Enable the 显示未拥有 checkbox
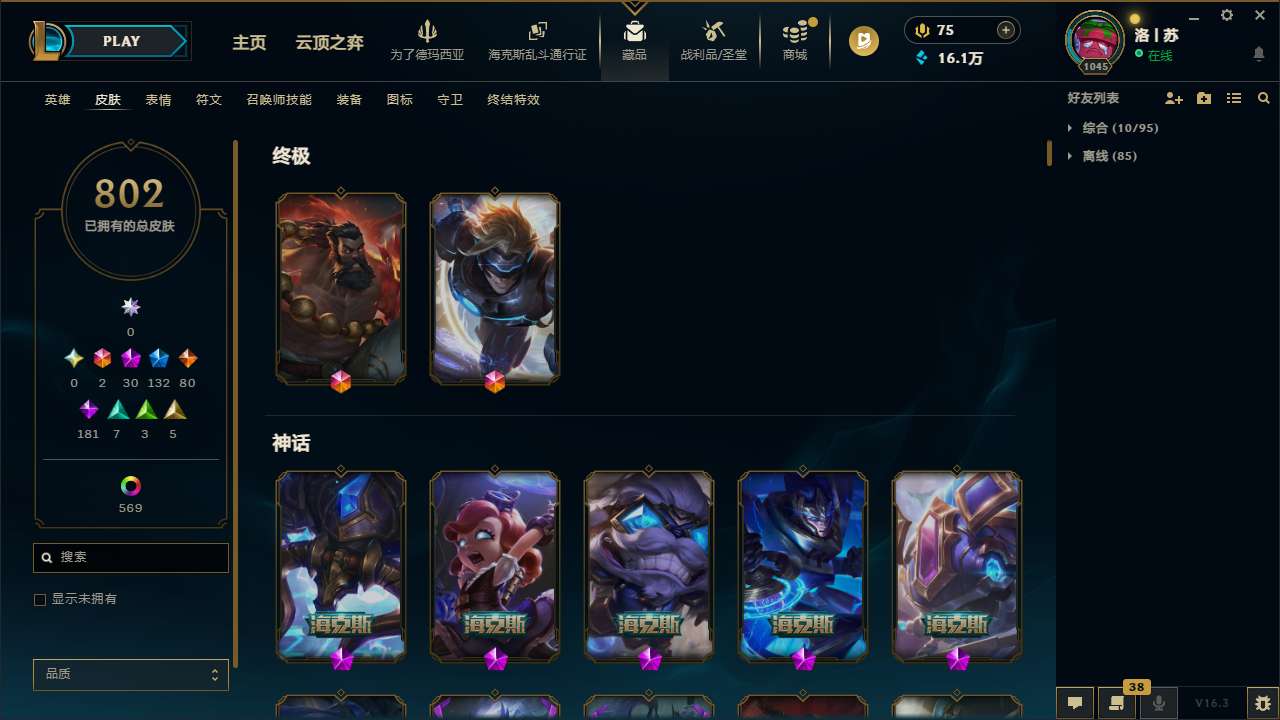This screenshot has height=720, width=1280. tap(40, 599)
